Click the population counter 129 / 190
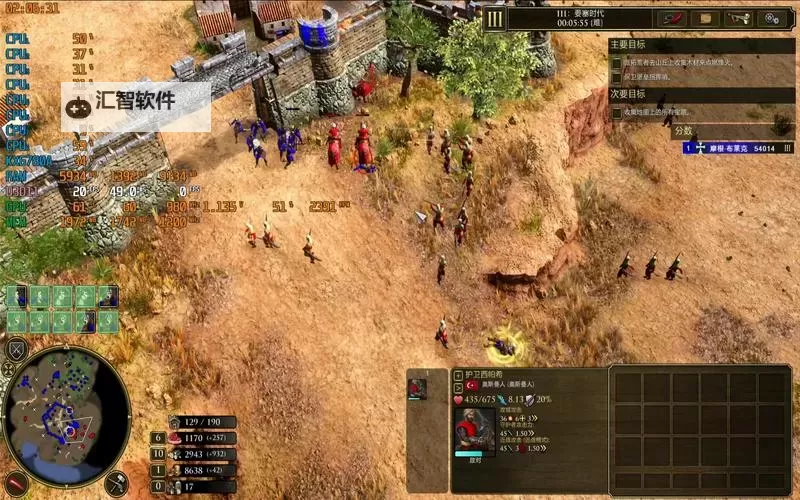 [202, 422]
